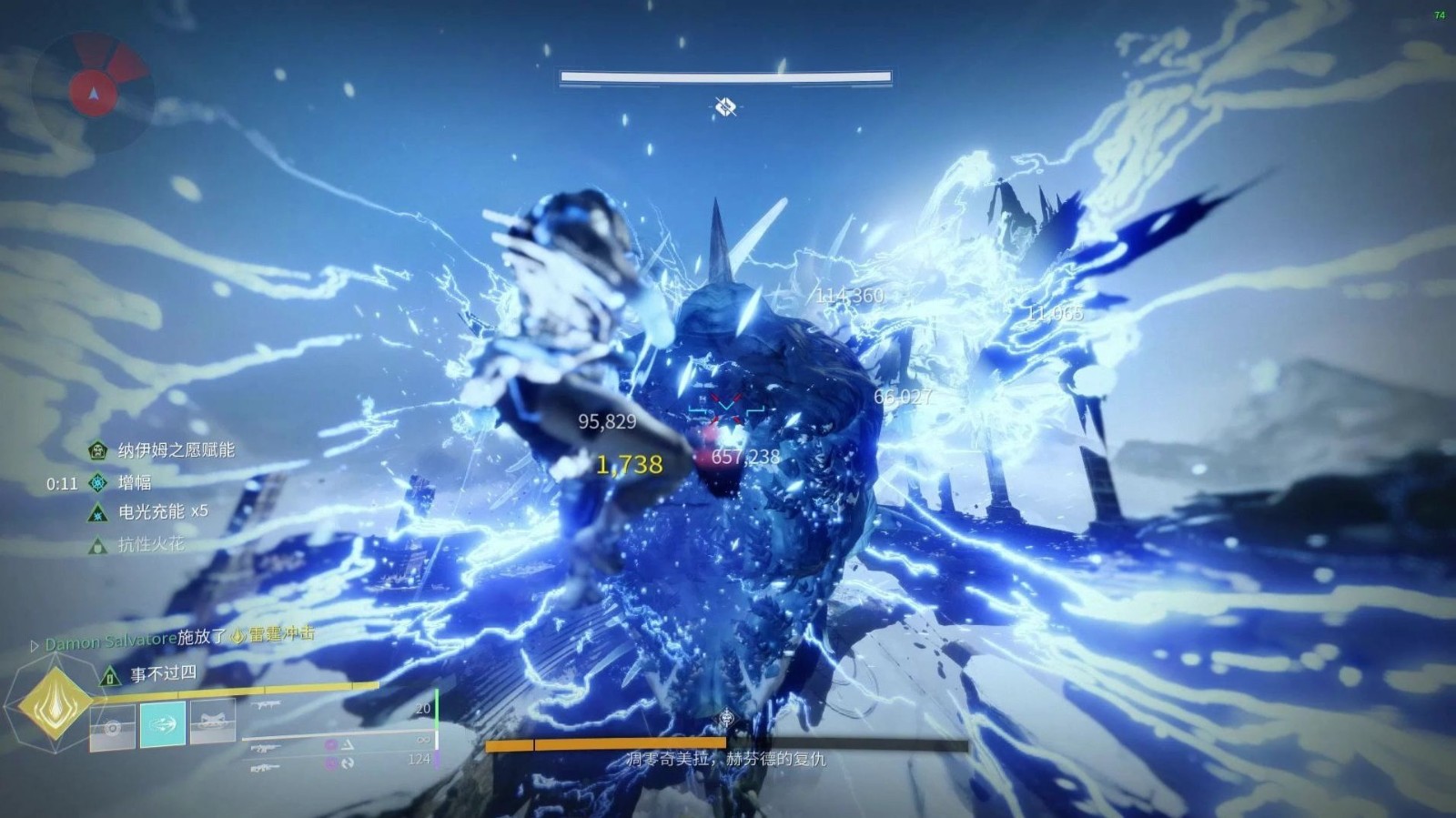
Task: Select the grenade ability slot
Action: [113, 727]
